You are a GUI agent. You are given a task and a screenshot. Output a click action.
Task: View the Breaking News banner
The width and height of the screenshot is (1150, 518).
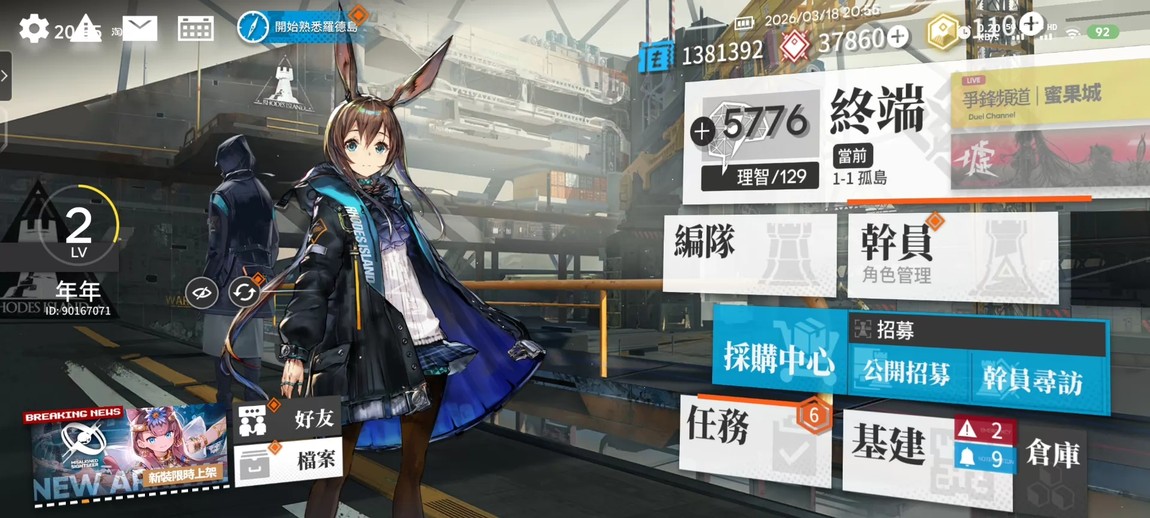[127, 455]
